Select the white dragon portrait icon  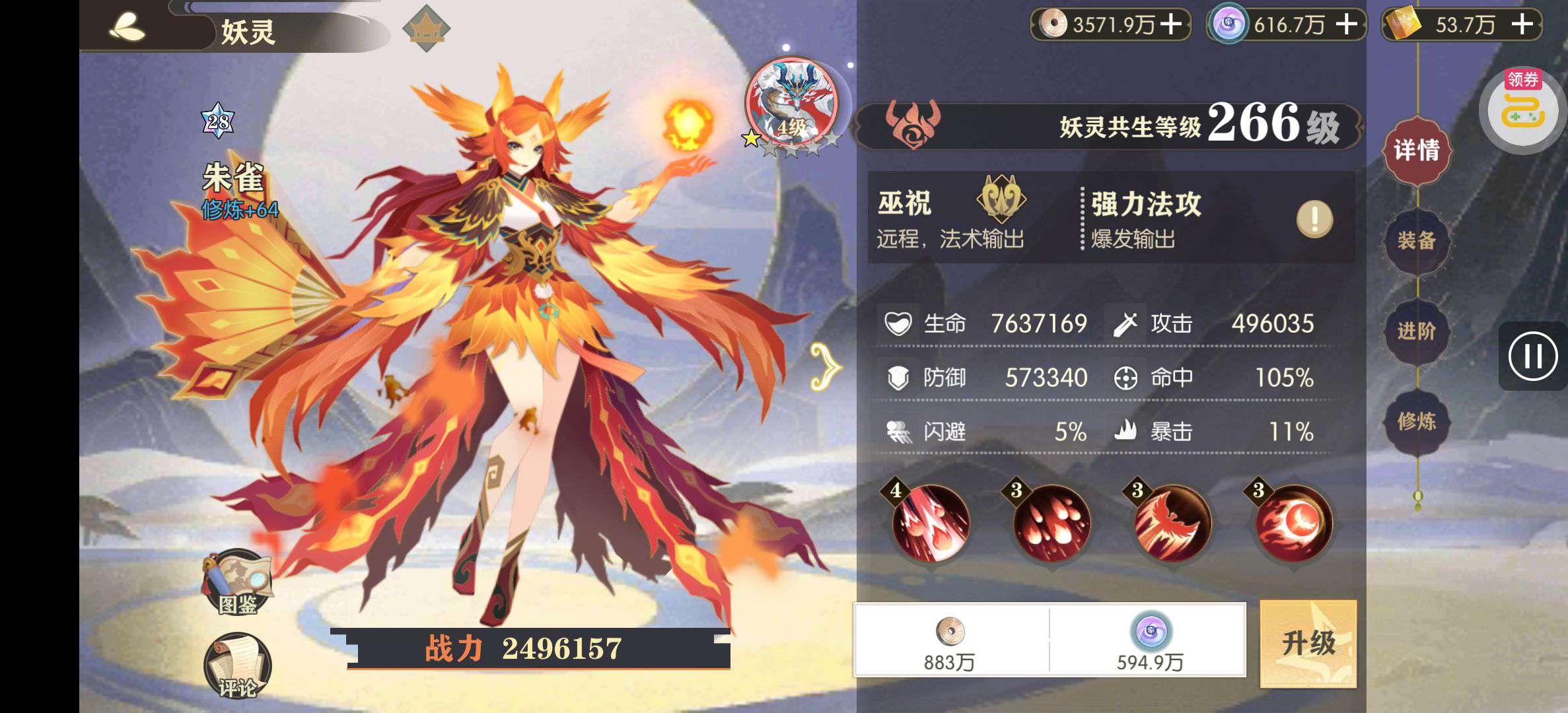point(791,104)
